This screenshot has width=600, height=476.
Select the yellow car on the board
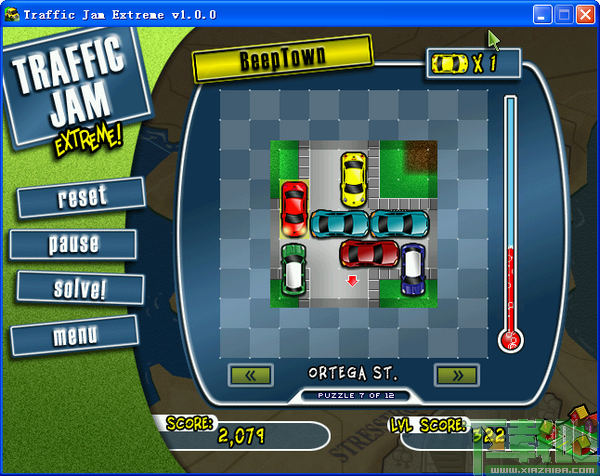353,178
